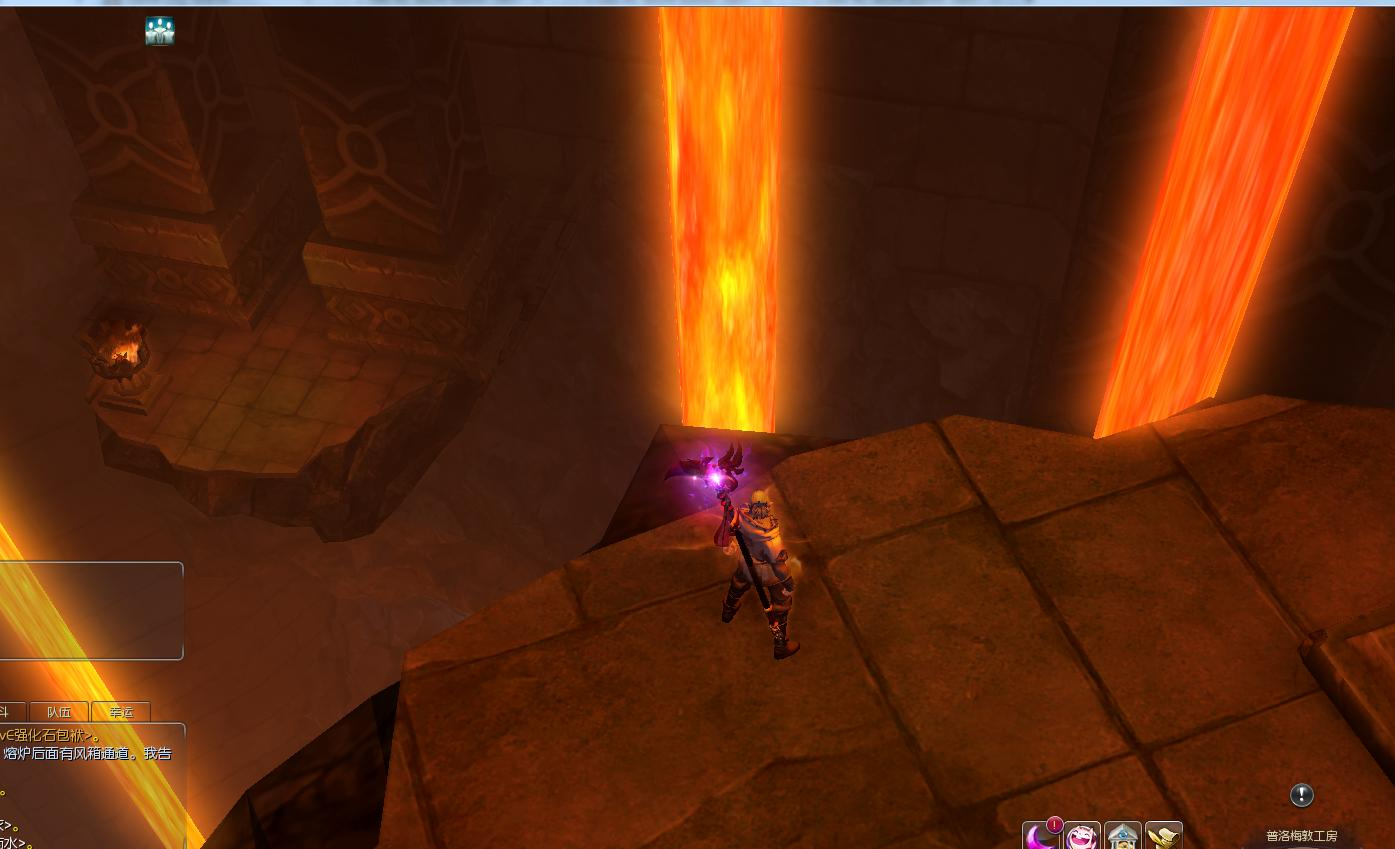Click the laughing pink face icon
1395x849 pixels.
click(x=1082, y=836)
